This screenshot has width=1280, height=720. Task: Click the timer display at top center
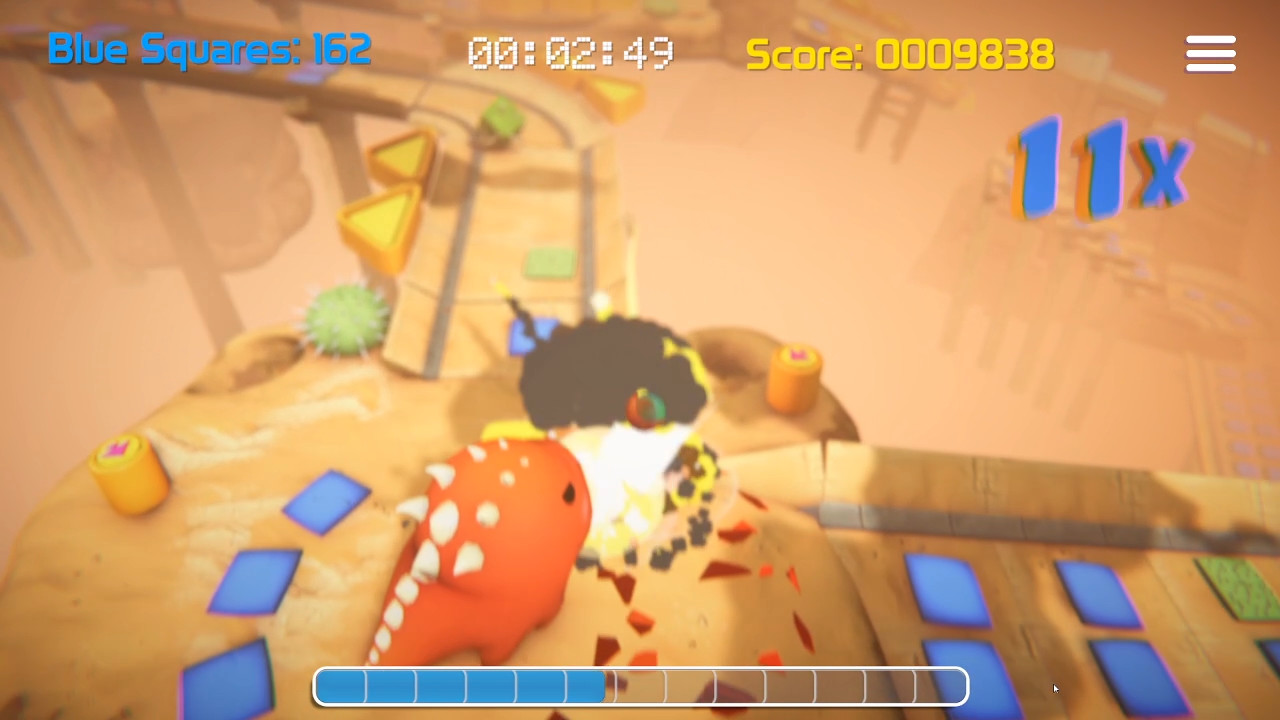click(568, 55)
